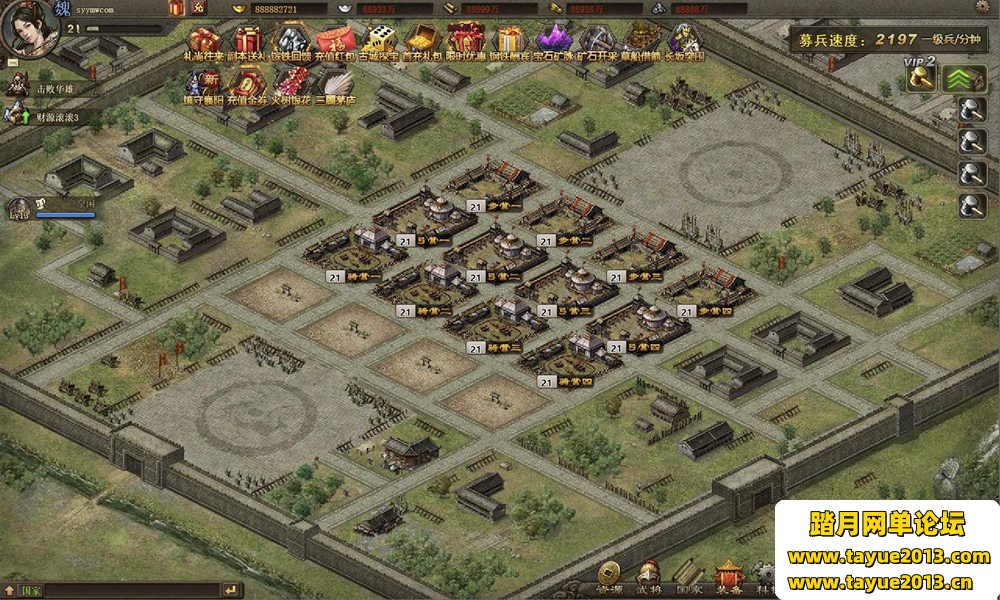Open the 武将 generals menu

(x=648, y=574)
